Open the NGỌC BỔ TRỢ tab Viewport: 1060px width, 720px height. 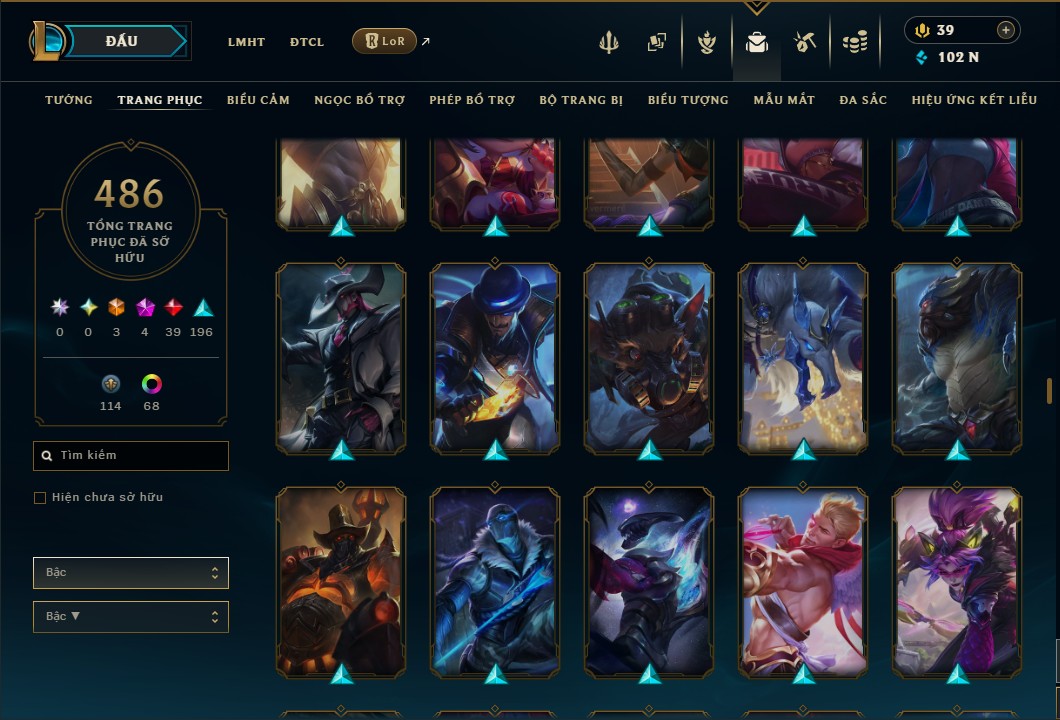pos(359,100)
